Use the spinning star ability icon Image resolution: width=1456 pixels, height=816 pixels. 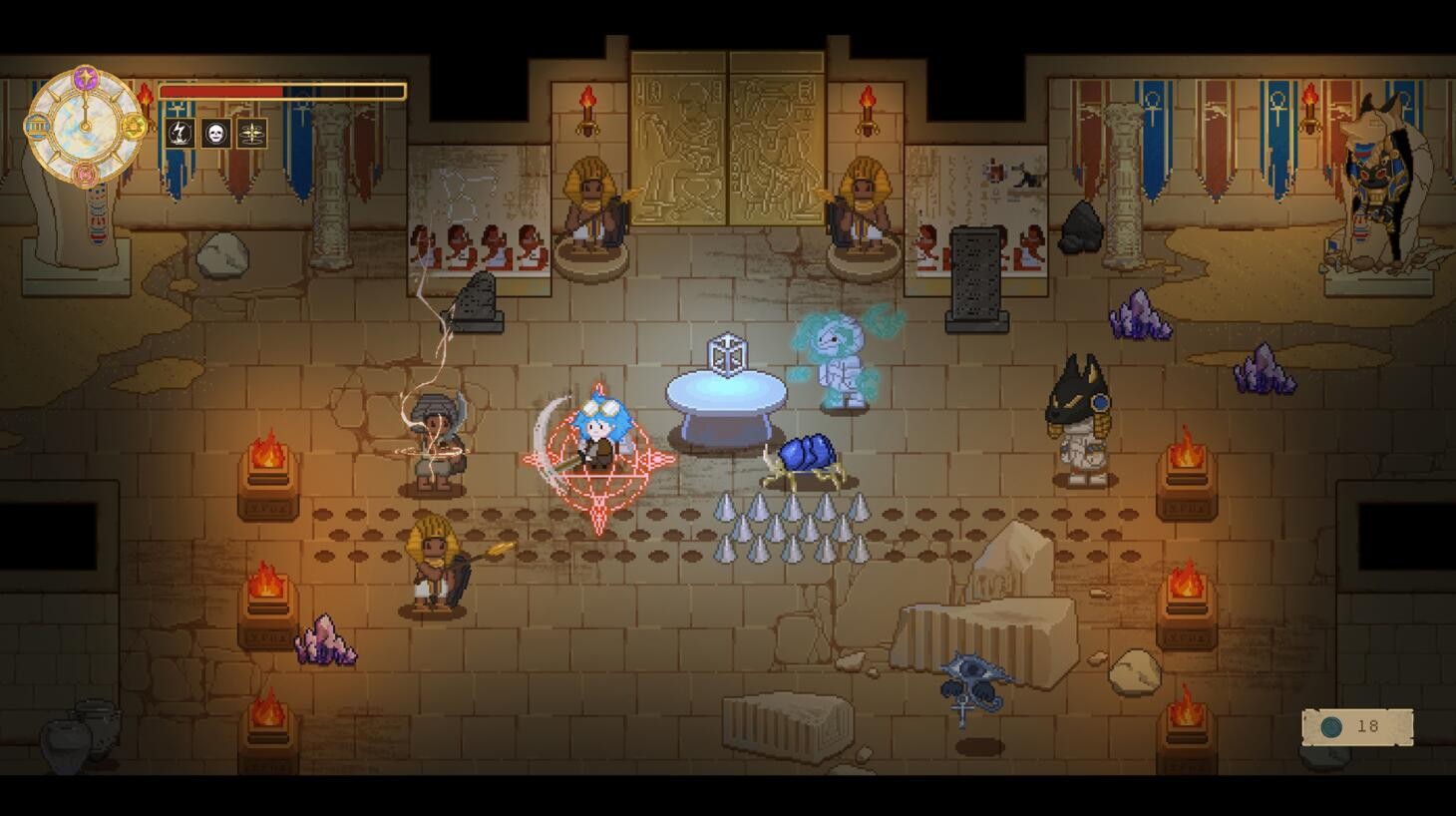click(x=251, y=133)
